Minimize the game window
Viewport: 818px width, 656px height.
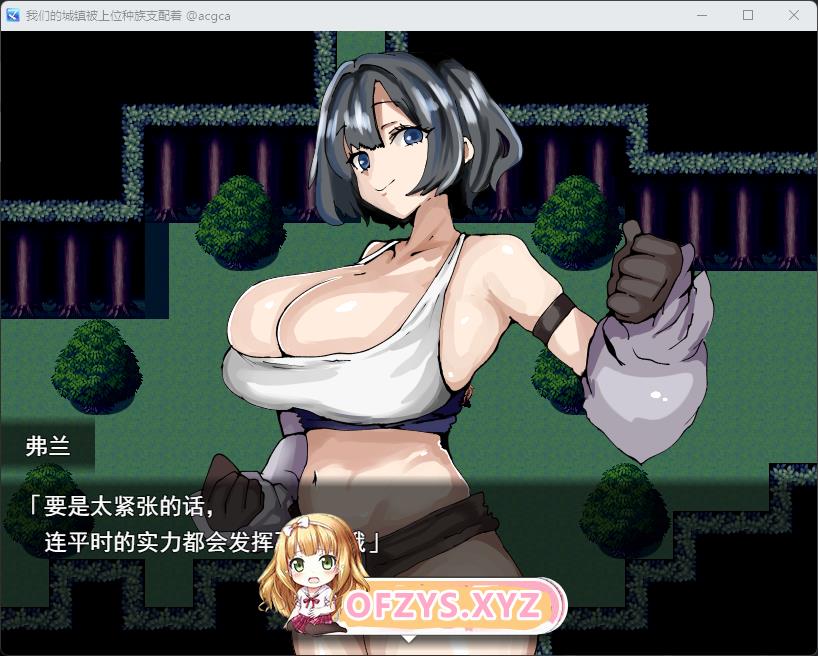(703, 15)
